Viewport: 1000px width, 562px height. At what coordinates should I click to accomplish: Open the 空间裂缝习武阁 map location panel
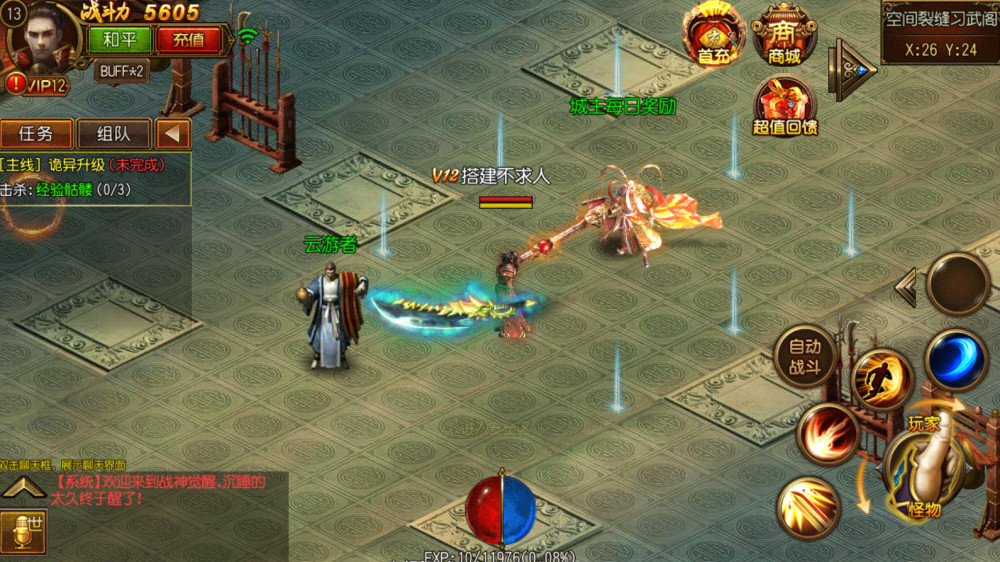tap(940, 32)
